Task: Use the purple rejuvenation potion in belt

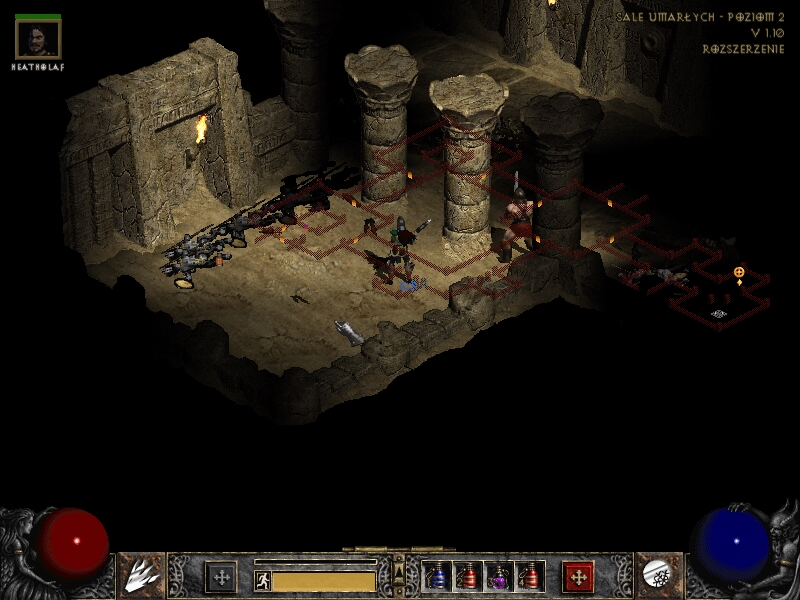Action: pyautogui.click(x=499, y=577)
